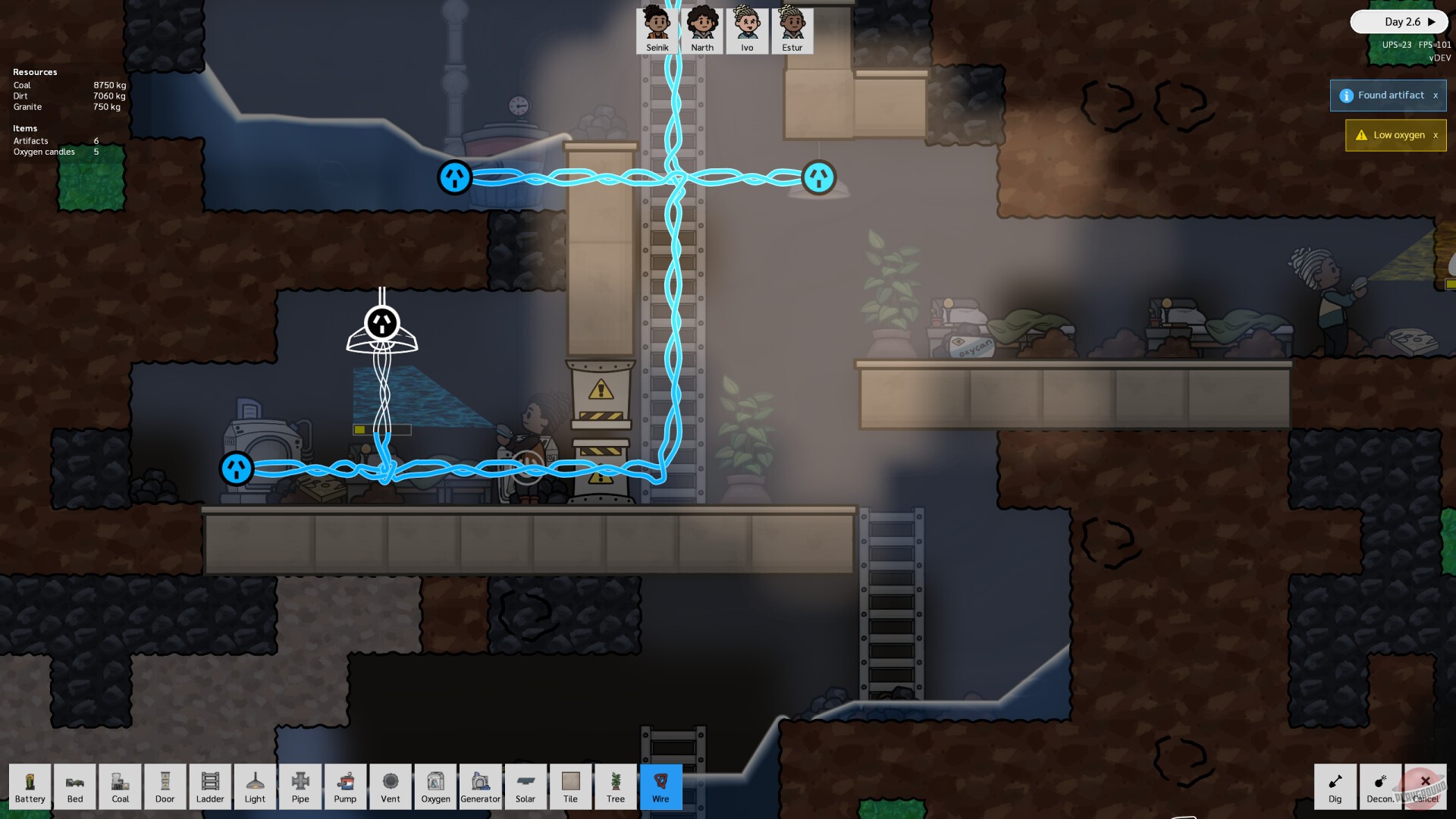Image resolution: width=1456 pixels, height=819 pixels.
Task: Select the Door build tool
Action: tap(165, 786)
